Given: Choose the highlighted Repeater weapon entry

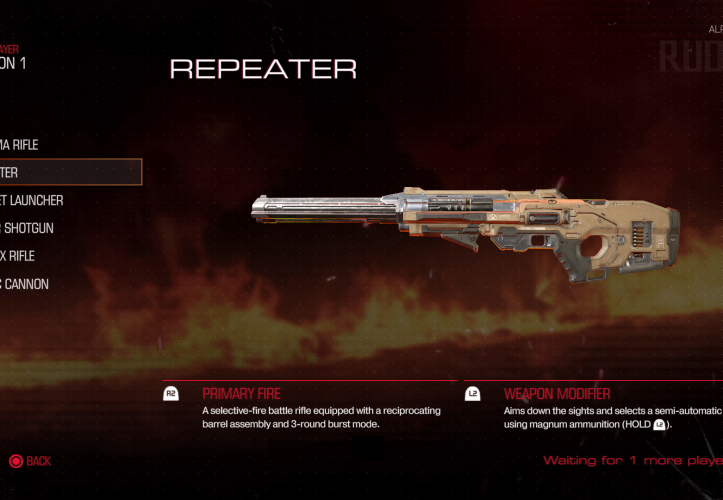Looking at the screenshot, I should point(60,172).
